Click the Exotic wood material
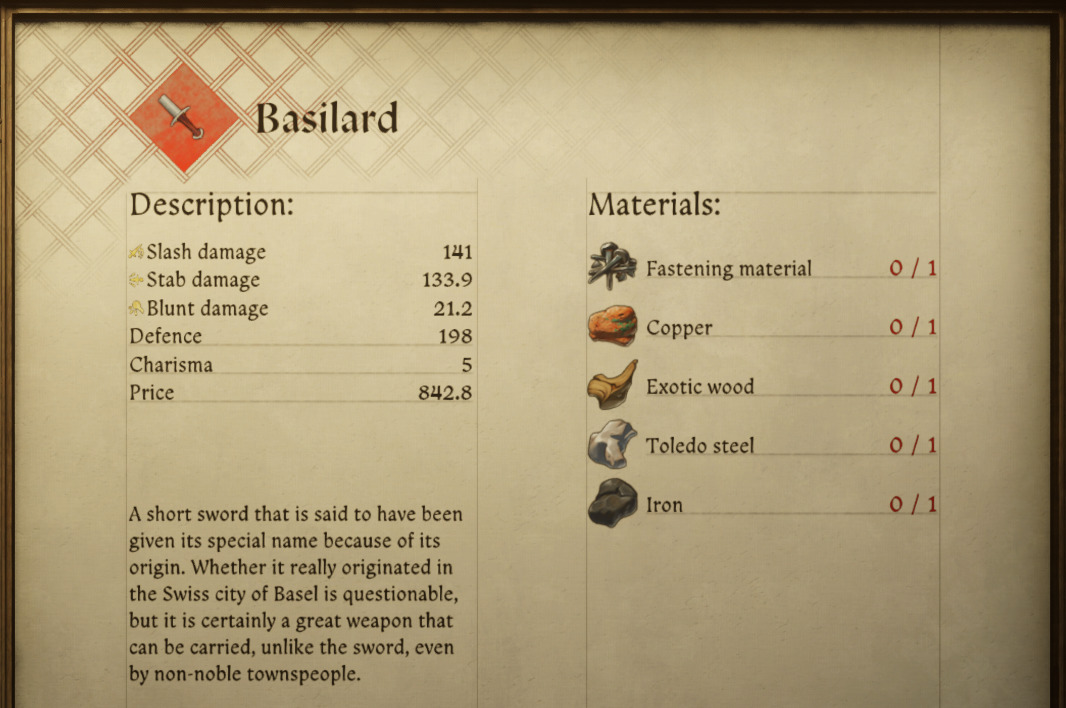 click(699, 387)
